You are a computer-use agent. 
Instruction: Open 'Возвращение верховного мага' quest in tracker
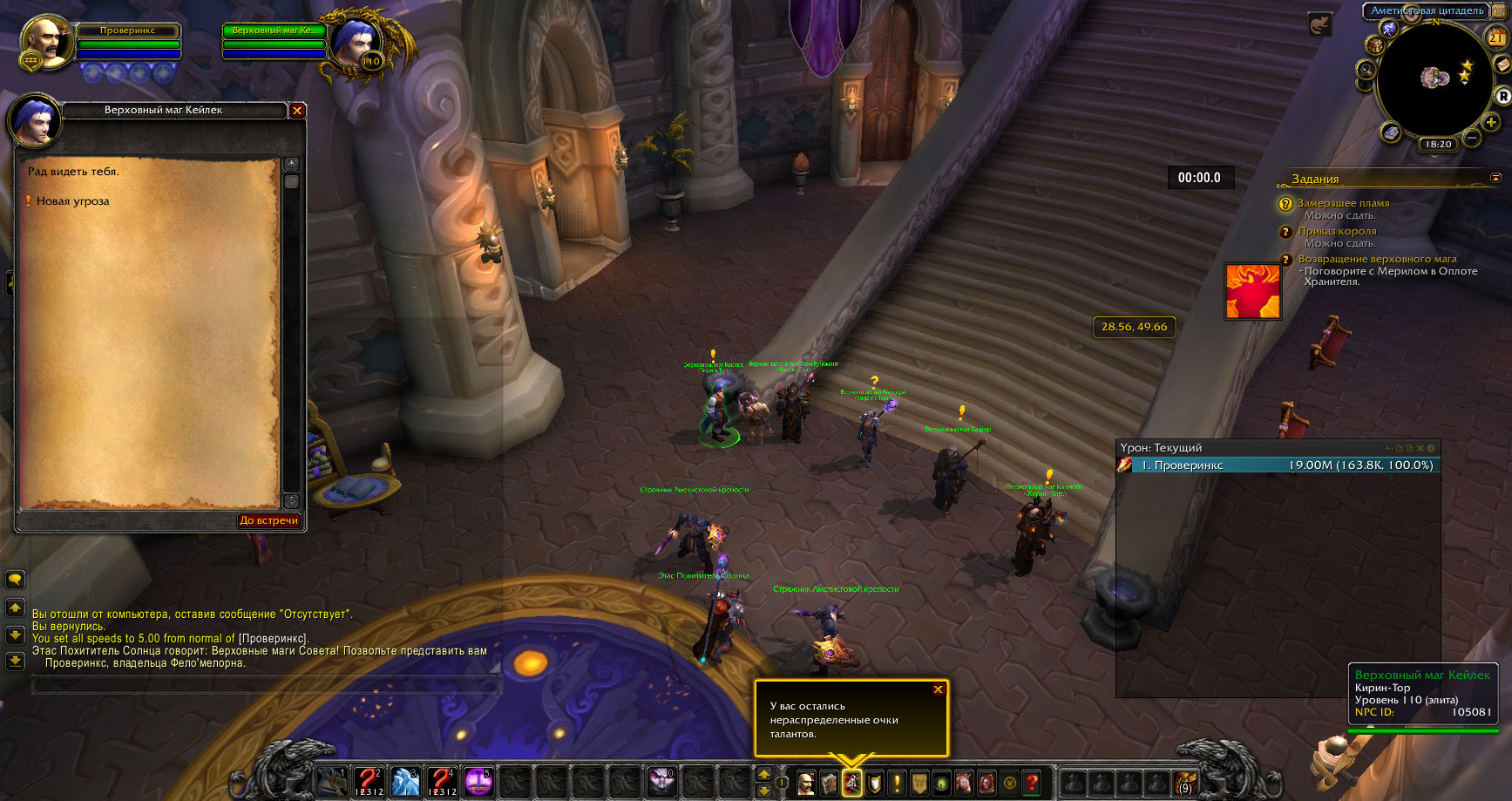(x=1377, y=259)
